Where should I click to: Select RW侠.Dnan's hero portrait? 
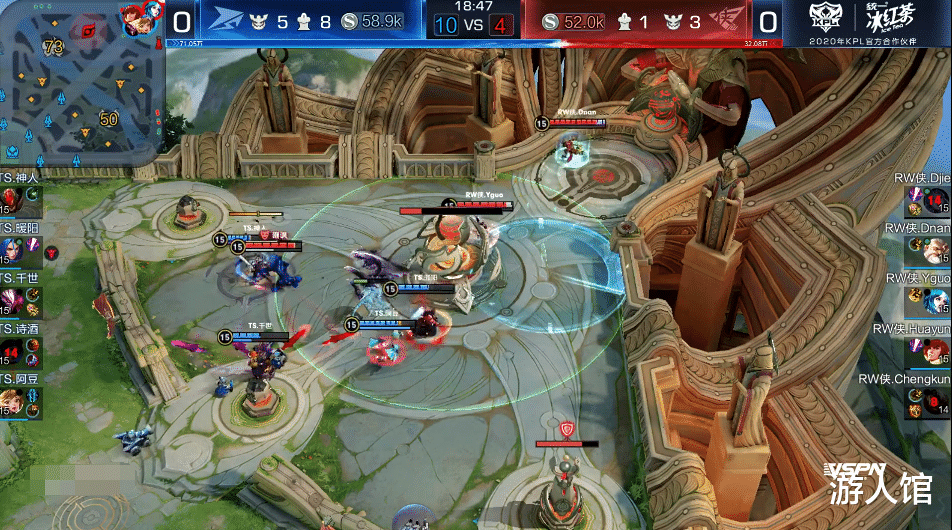point(936,251)
